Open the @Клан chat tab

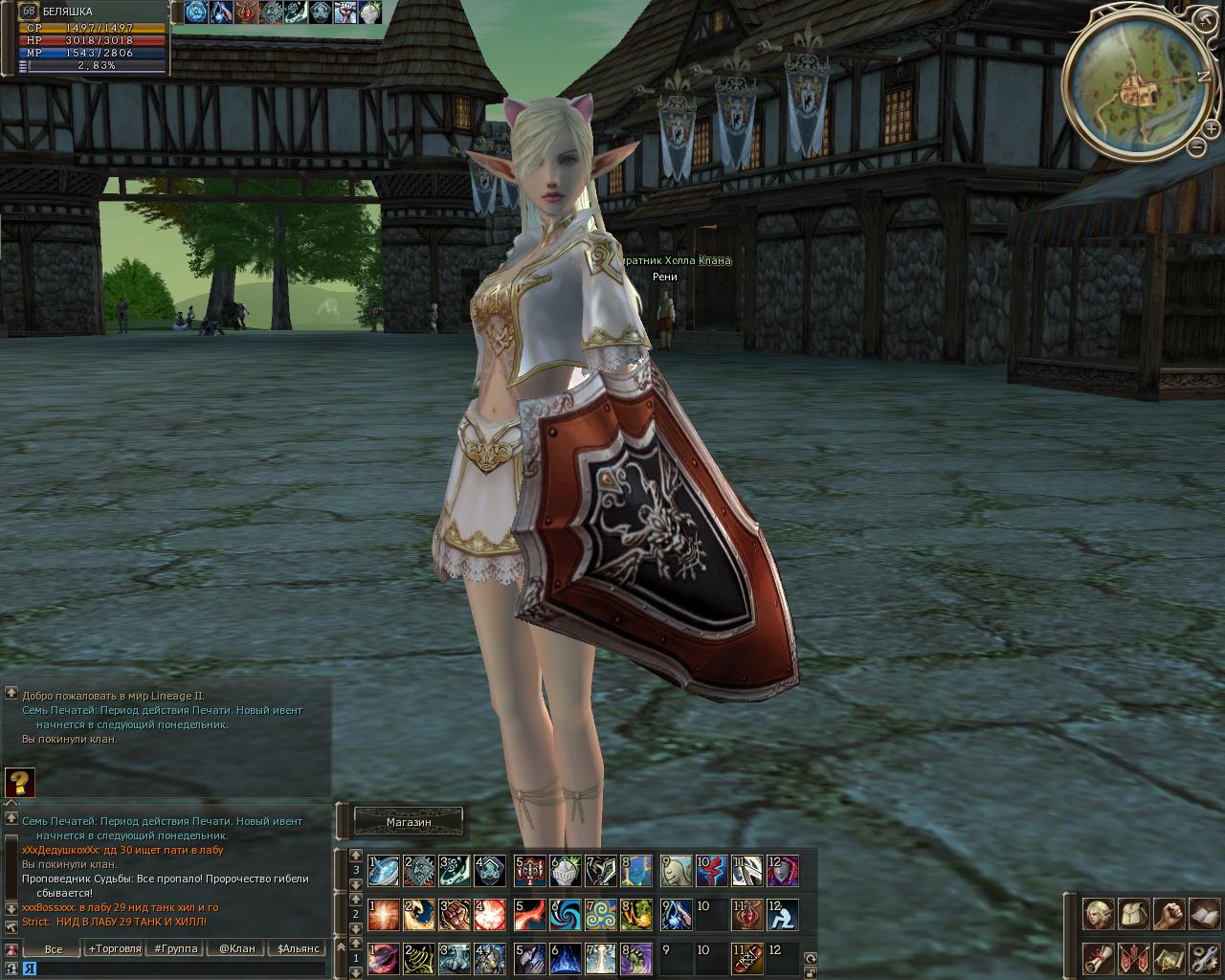pos(236,948)
